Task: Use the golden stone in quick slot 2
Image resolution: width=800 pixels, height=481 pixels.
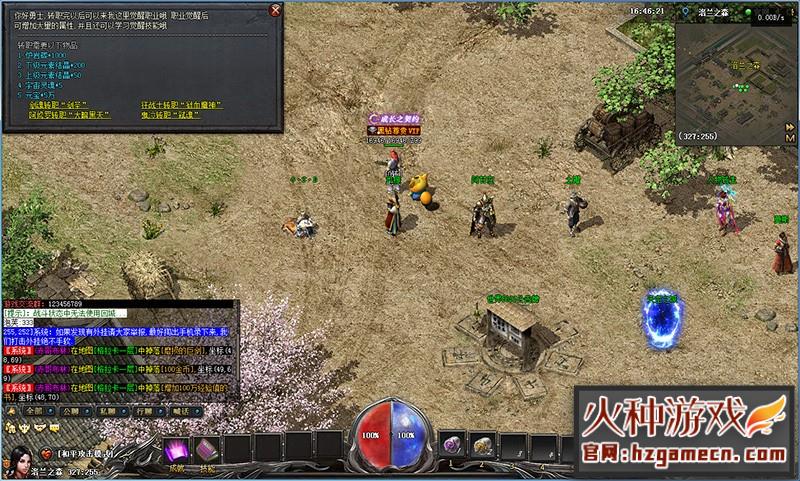Action: 481,444
